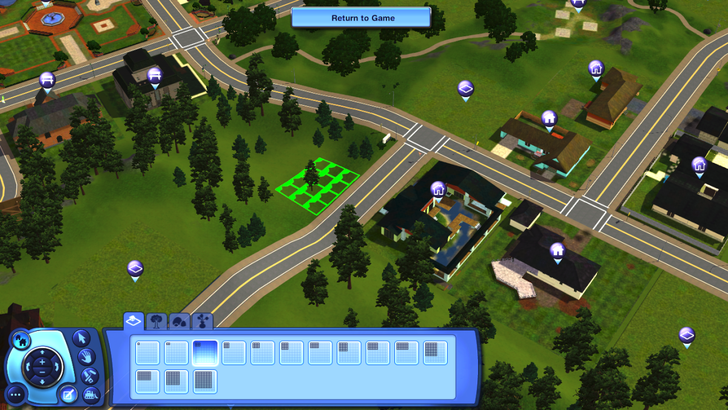The height and width of the screenshot is (410, 728).
Task: Open the trees tab
Action: pos(157,321)
